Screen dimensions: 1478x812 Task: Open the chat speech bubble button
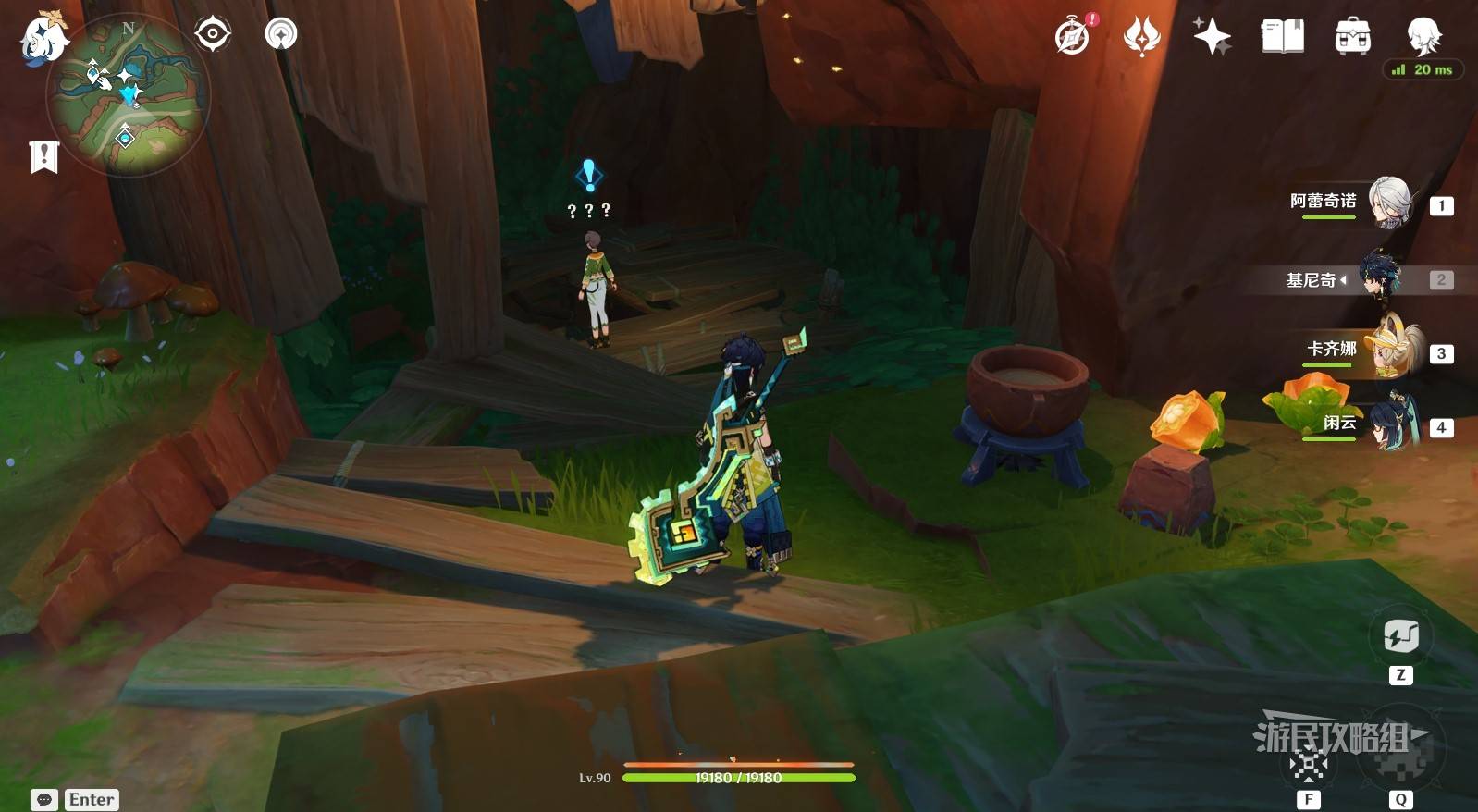pos(43,800)
